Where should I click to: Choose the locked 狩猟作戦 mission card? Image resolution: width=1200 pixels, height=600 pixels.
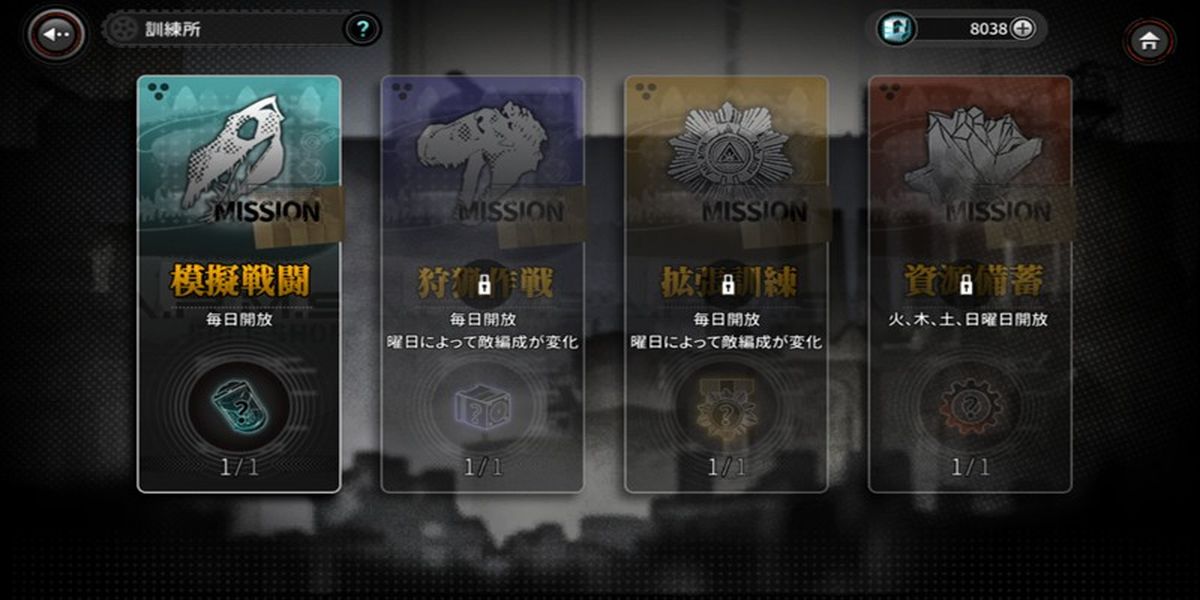483,284
